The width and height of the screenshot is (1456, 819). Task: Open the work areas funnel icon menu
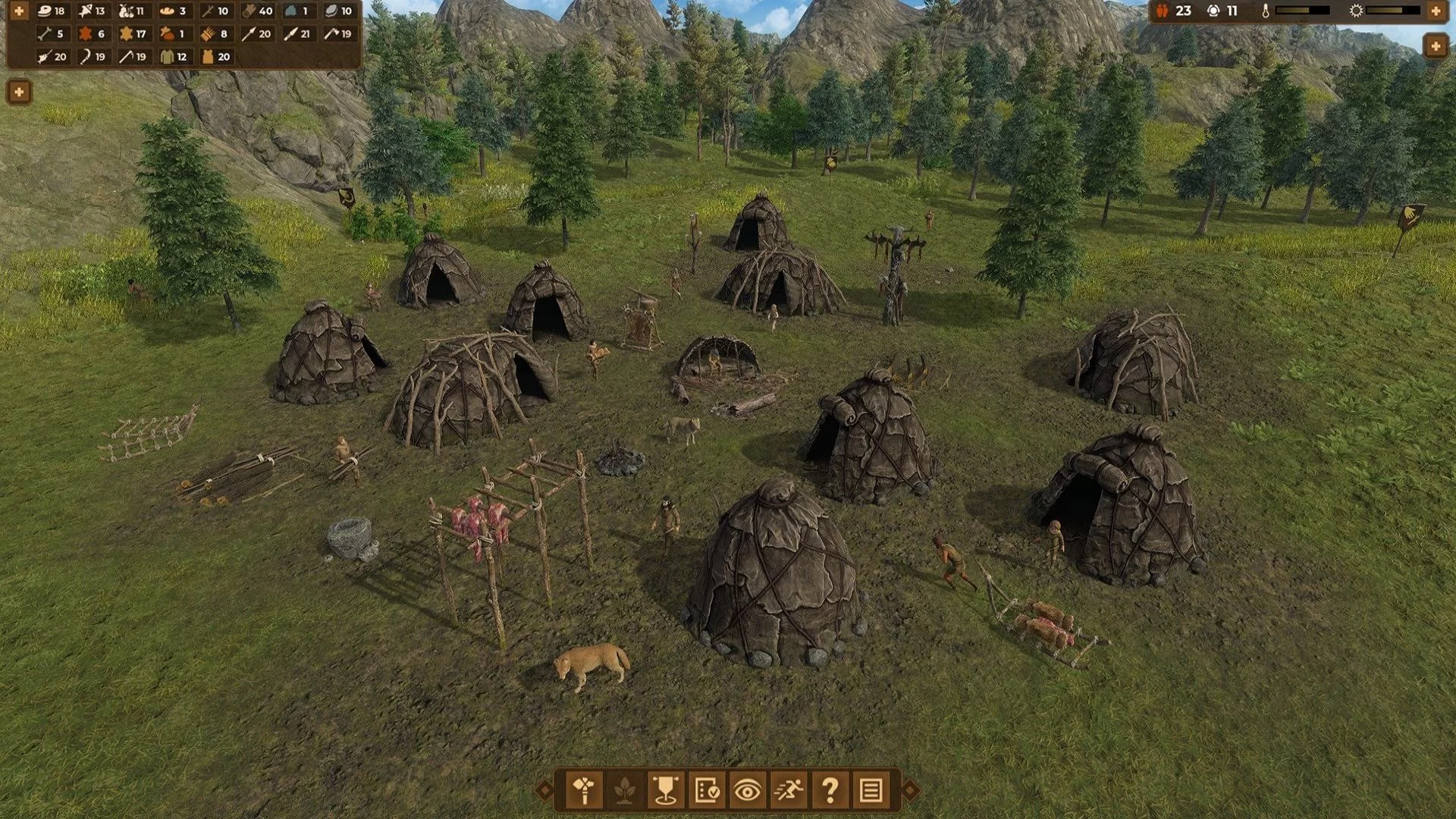(x=666, y=791)
